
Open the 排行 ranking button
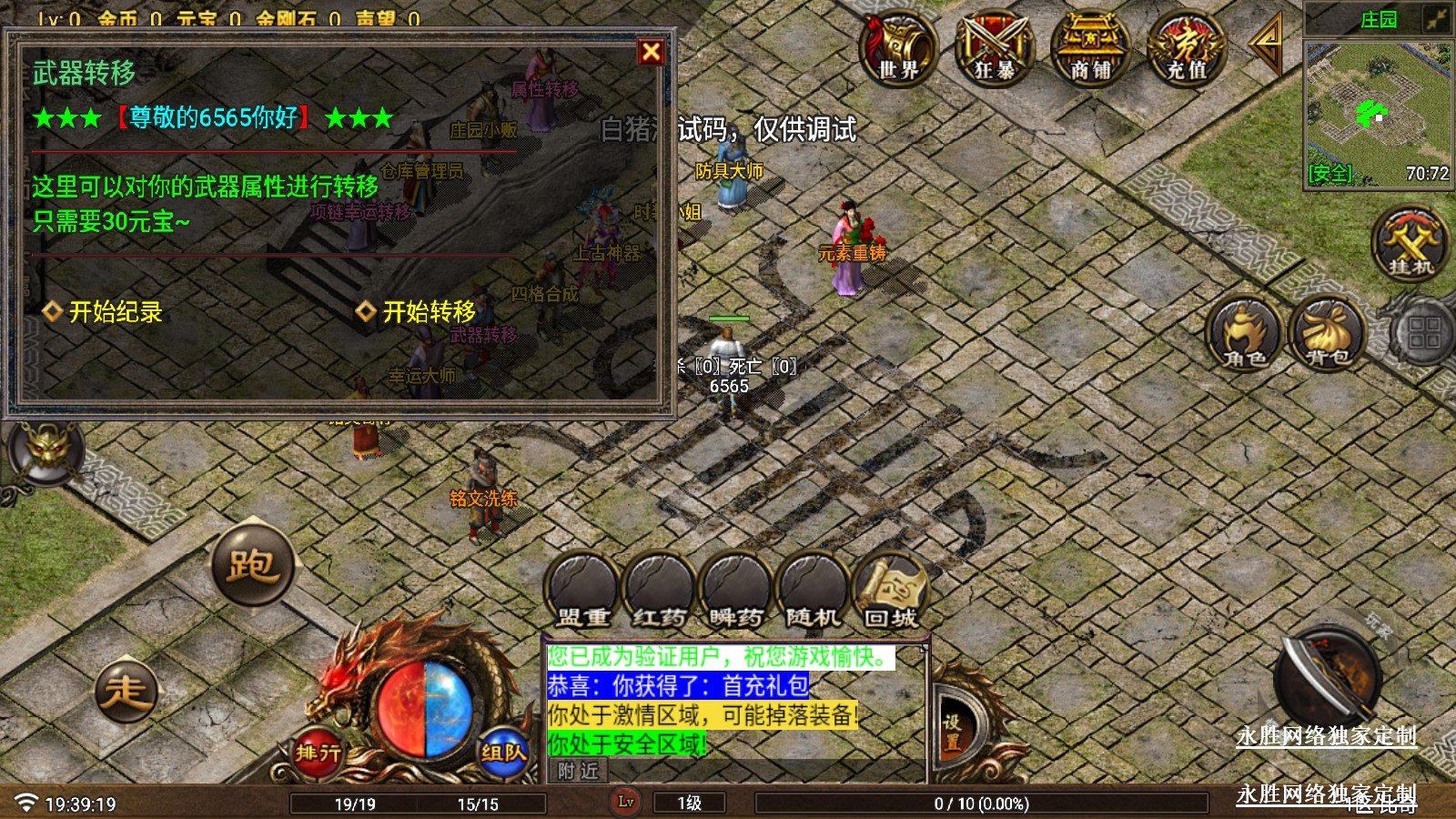318,752
